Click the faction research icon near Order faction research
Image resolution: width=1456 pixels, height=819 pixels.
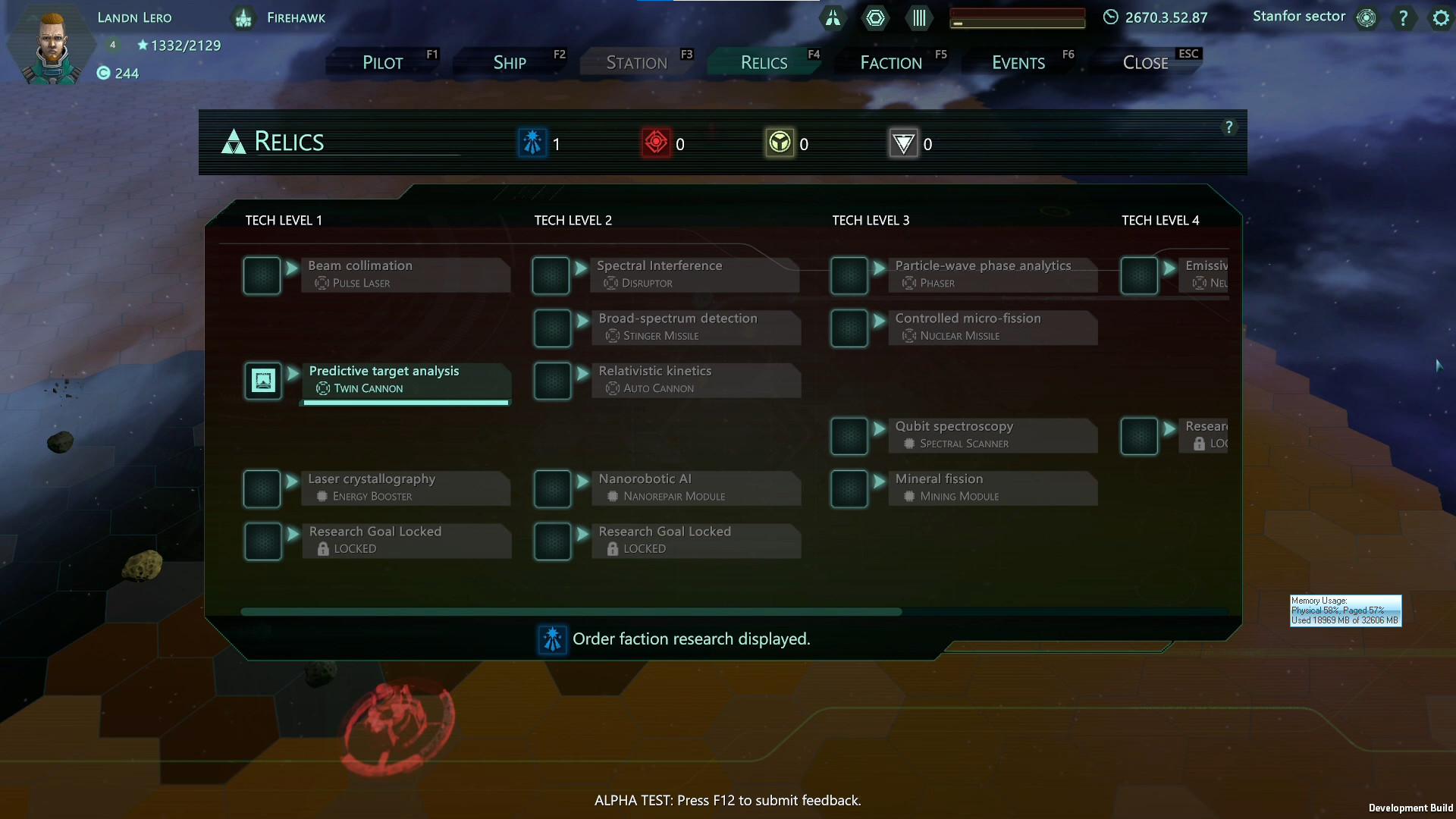click(x=552, y=639)
